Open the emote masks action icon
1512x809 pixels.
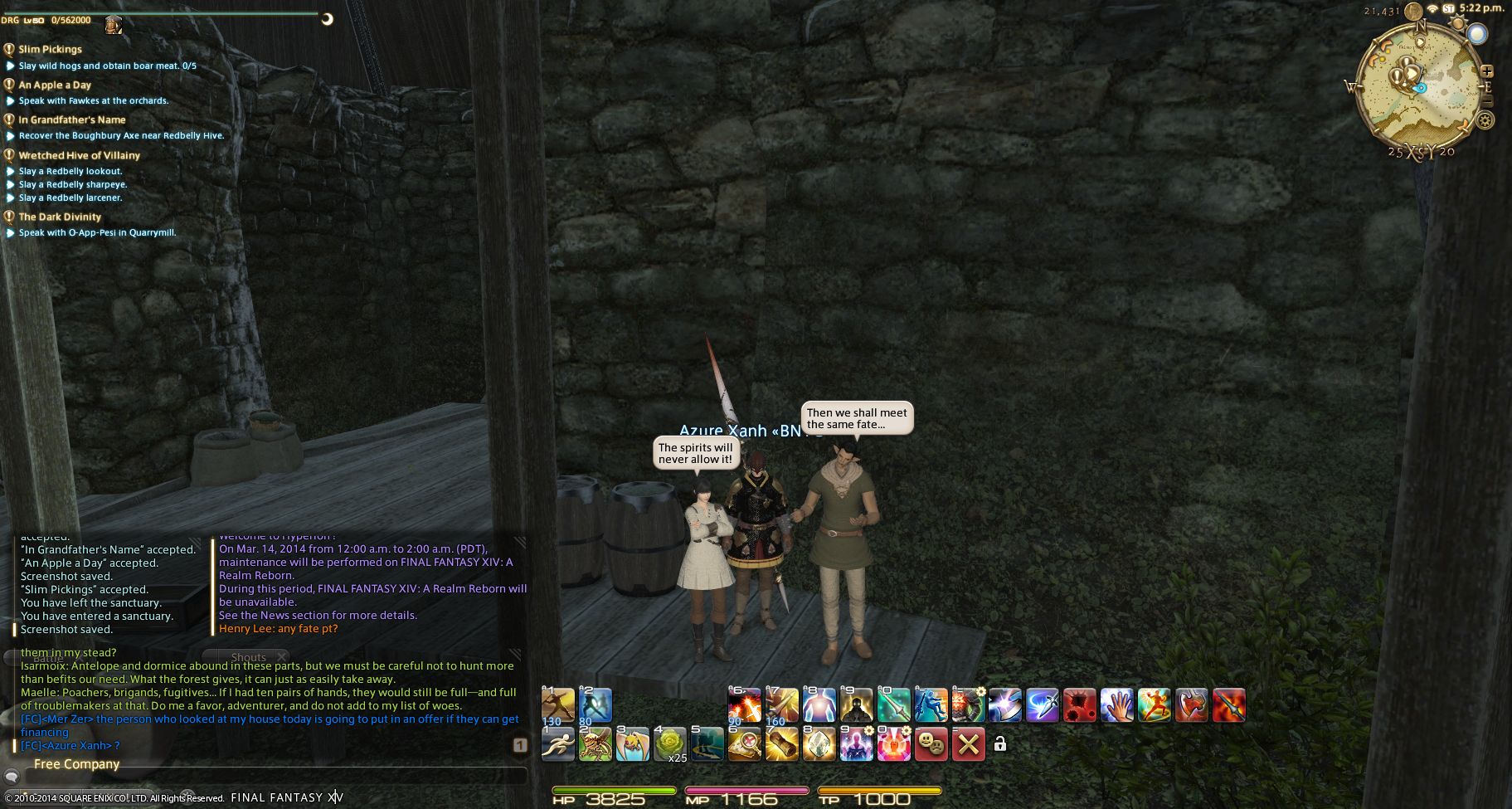tap(931, 744)
